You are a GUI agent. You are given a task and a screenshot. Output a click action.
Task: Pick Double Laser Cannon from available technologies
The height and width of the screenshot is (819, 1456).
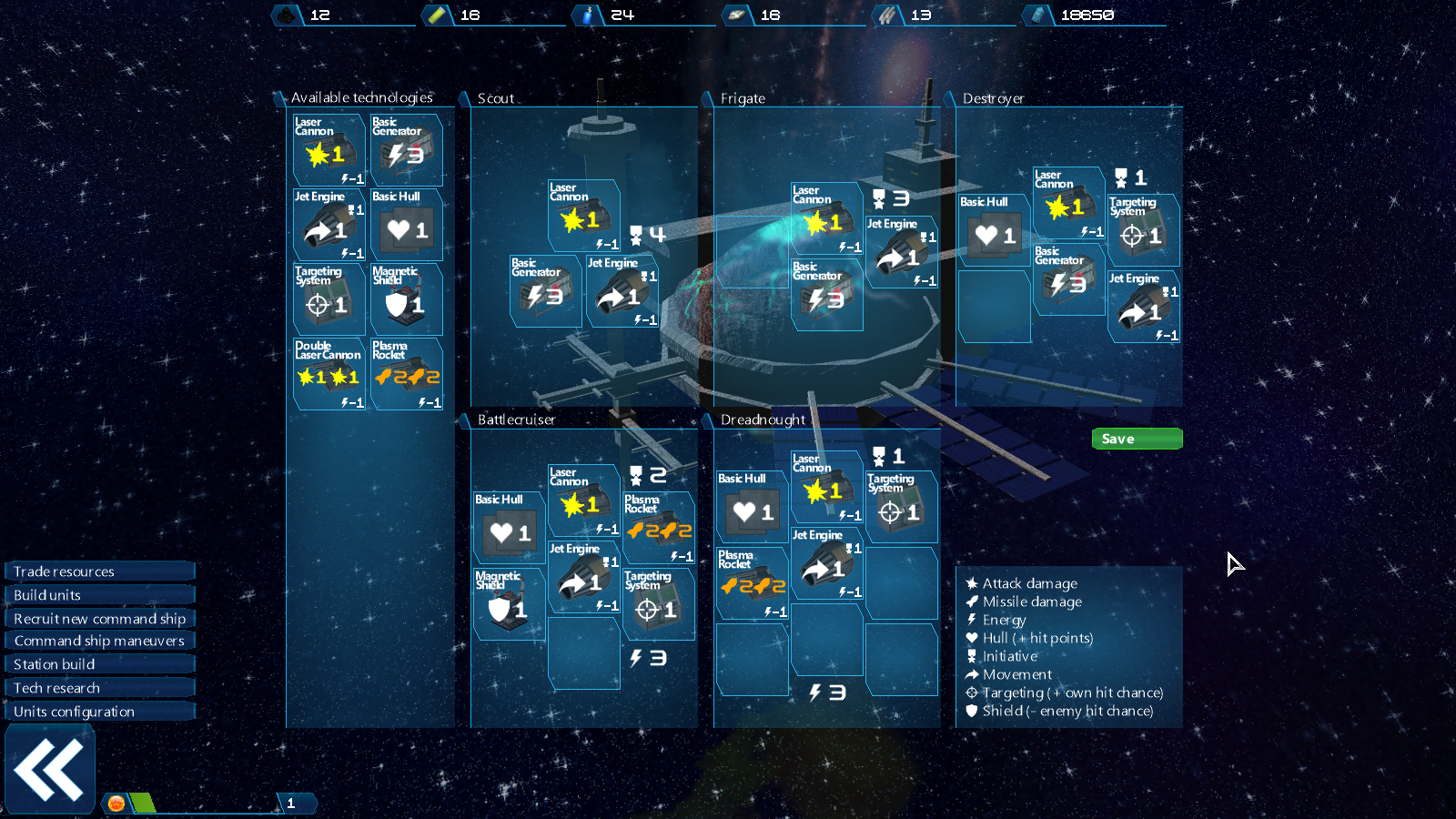[329, 374]
